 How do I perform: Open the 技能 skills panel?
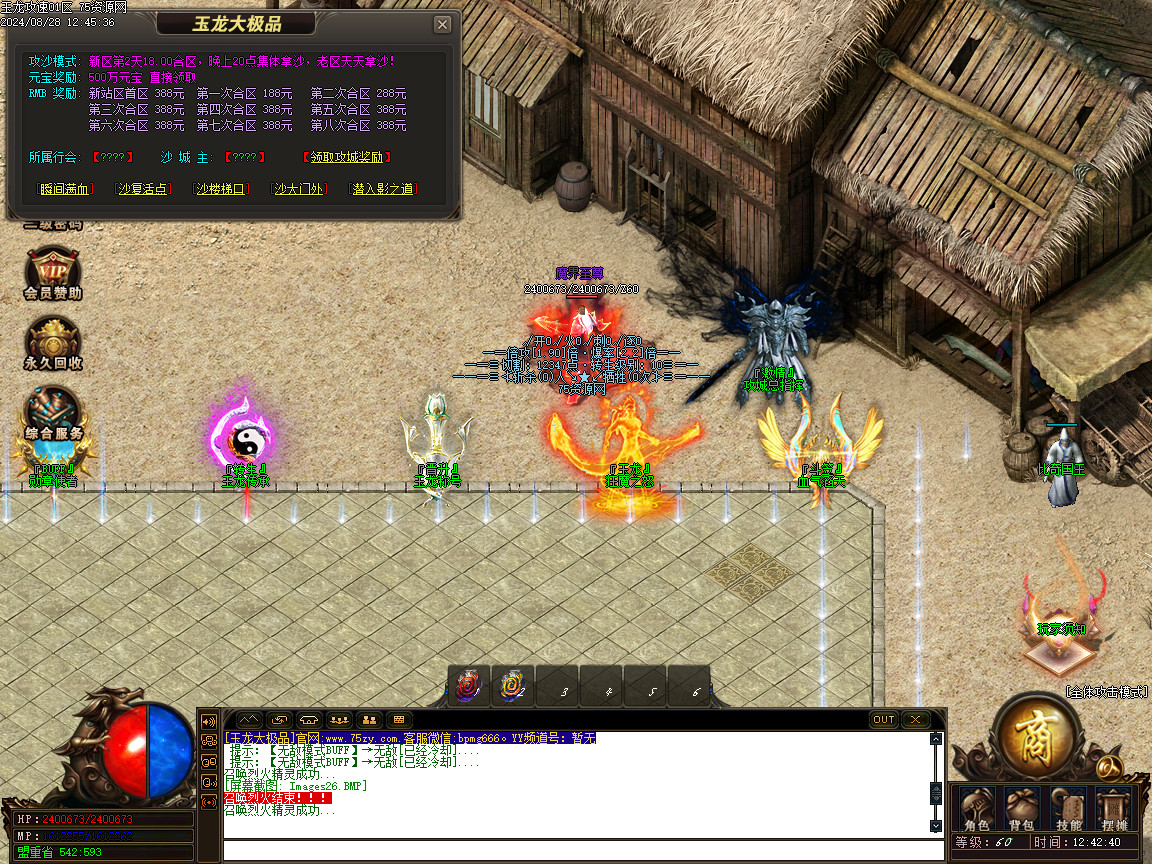[x=1068, y=808]
